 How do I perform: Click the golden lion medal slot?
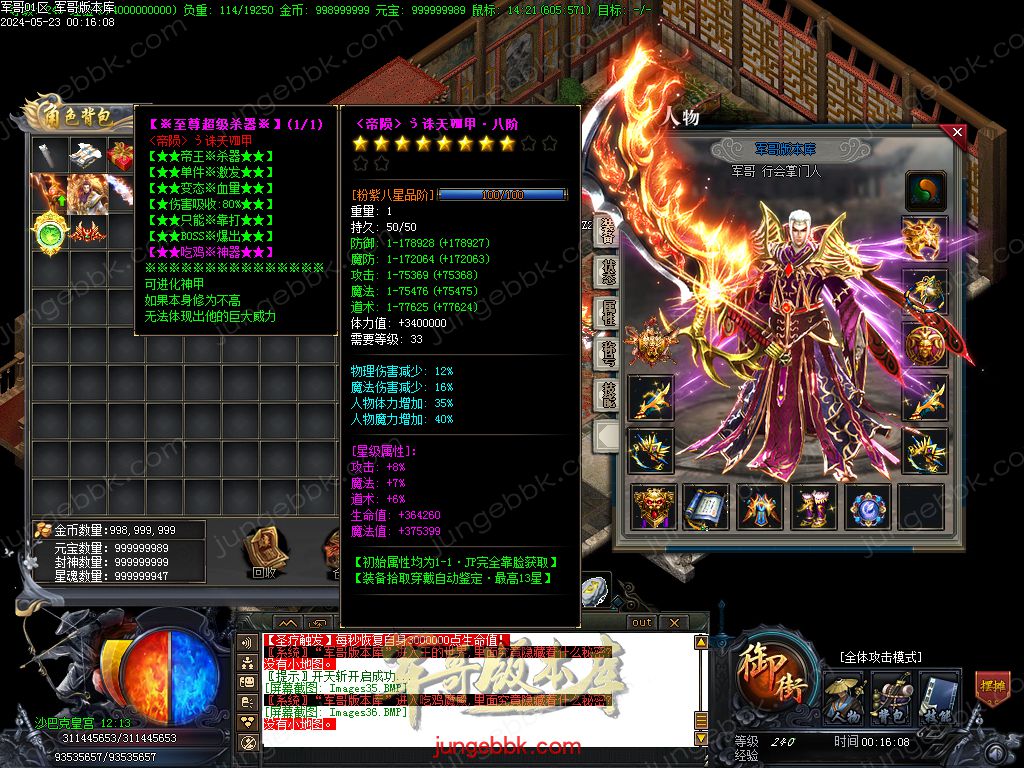tap(925, 345)
